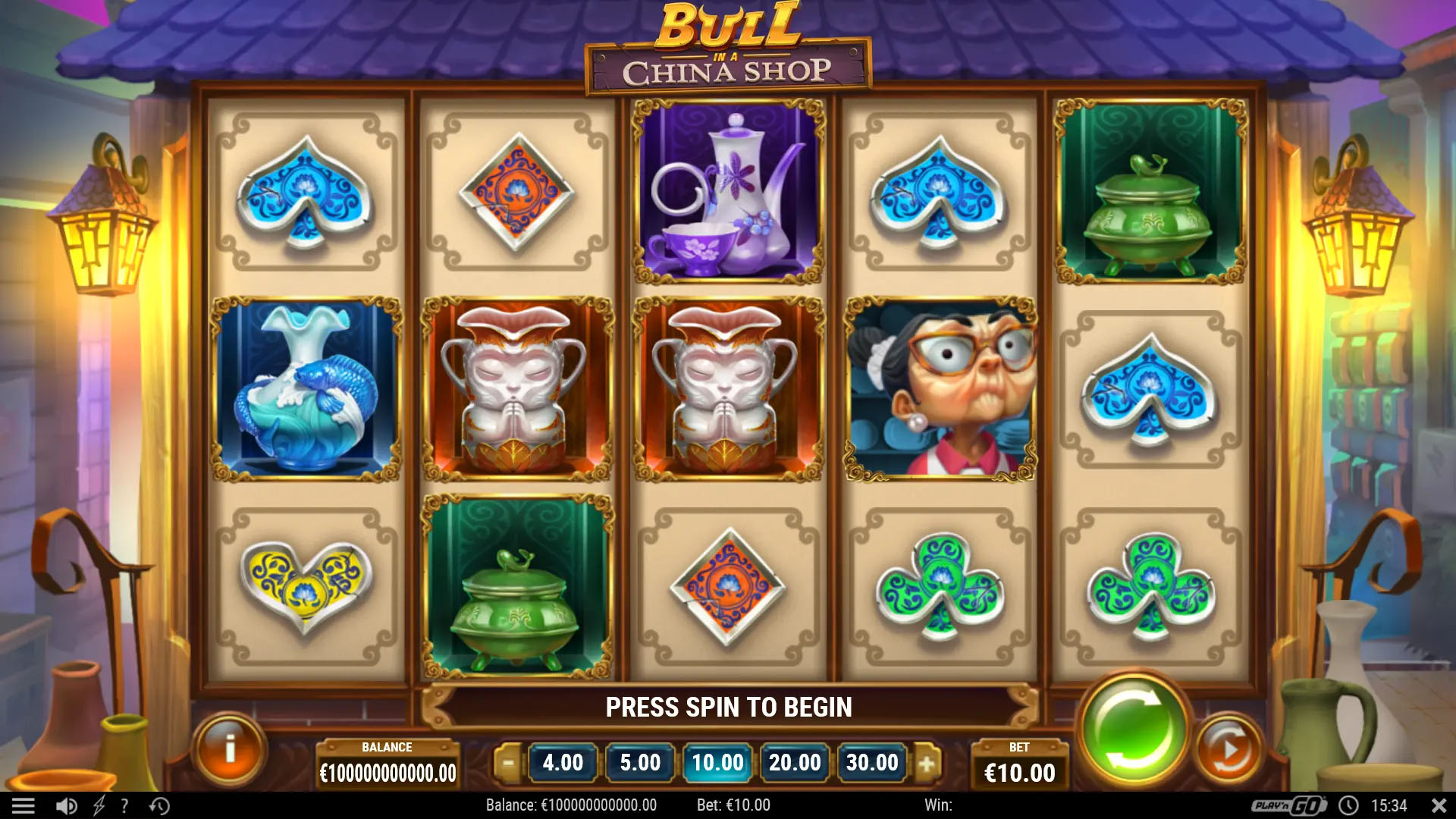Viewport: 1456px width, 819px height.
Task: Select the 30.00 bet amount
Action: pyautogui.click(x=872, y=762)
